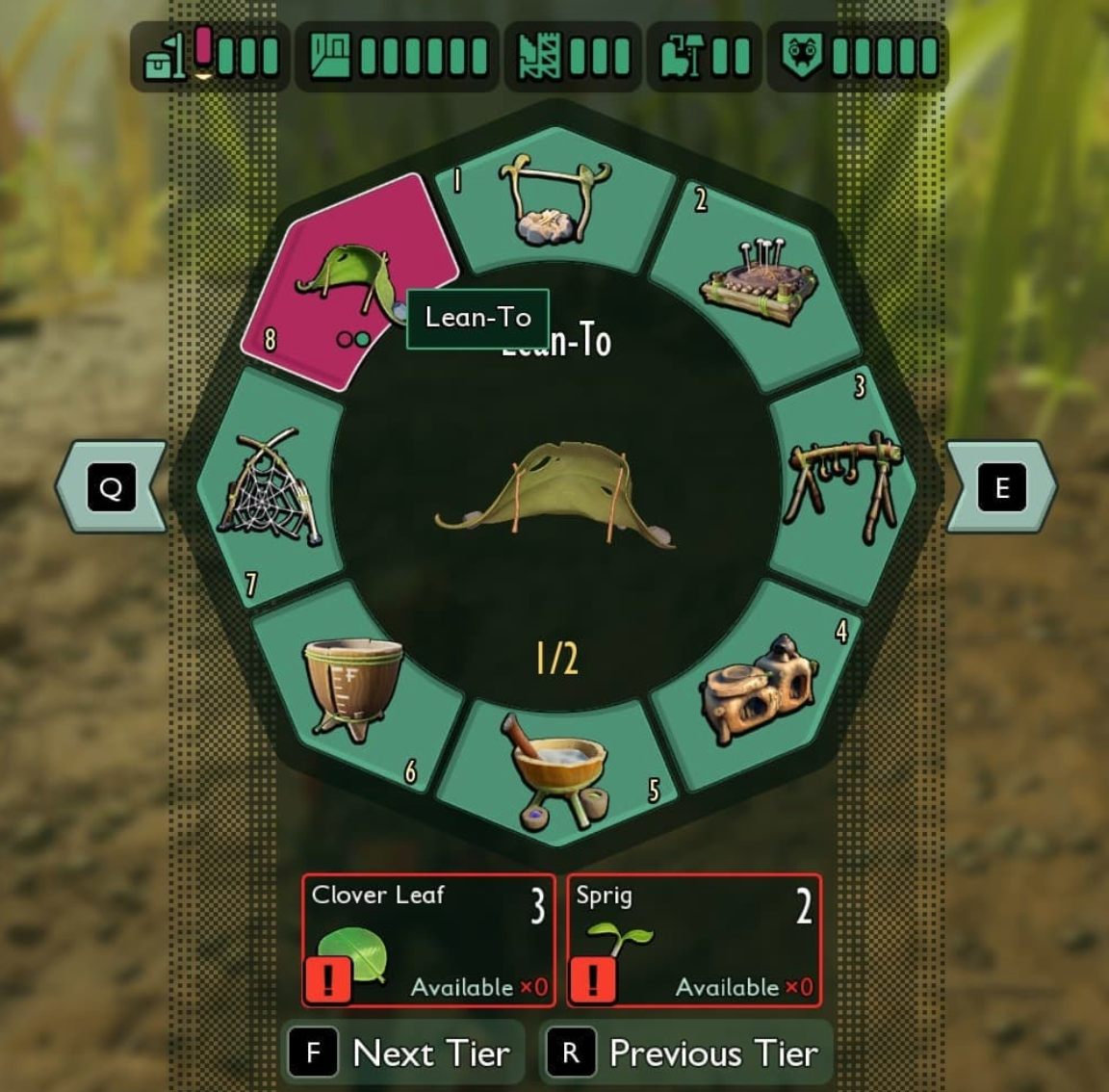Screen dimensions: 1109x1092
Task: Click the right page arrow of the wheel
Action: 1001,487
